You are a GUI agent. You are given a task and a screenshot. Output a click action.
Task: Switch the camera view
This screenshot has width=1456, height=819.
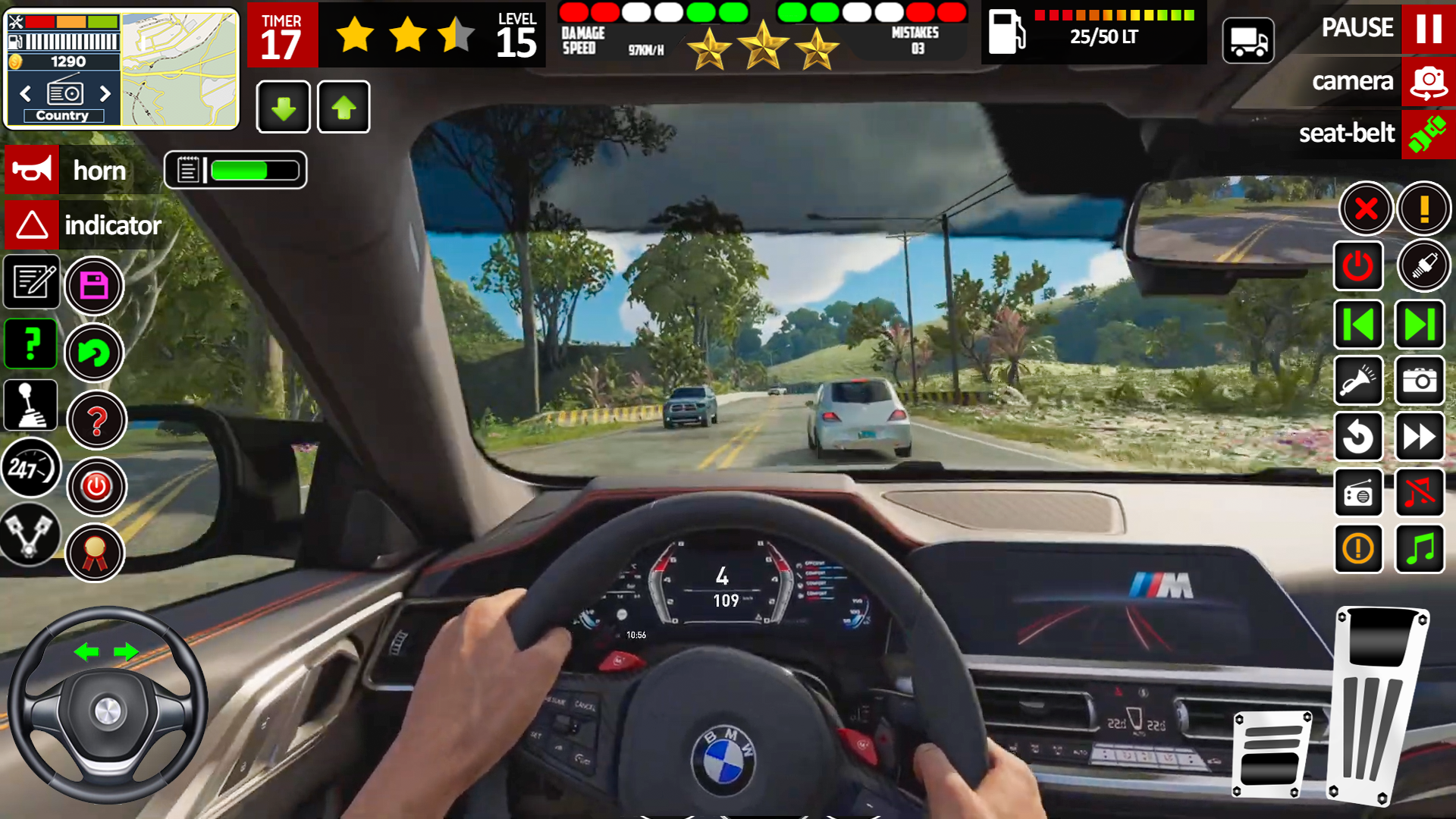(x=1428, y=82)
